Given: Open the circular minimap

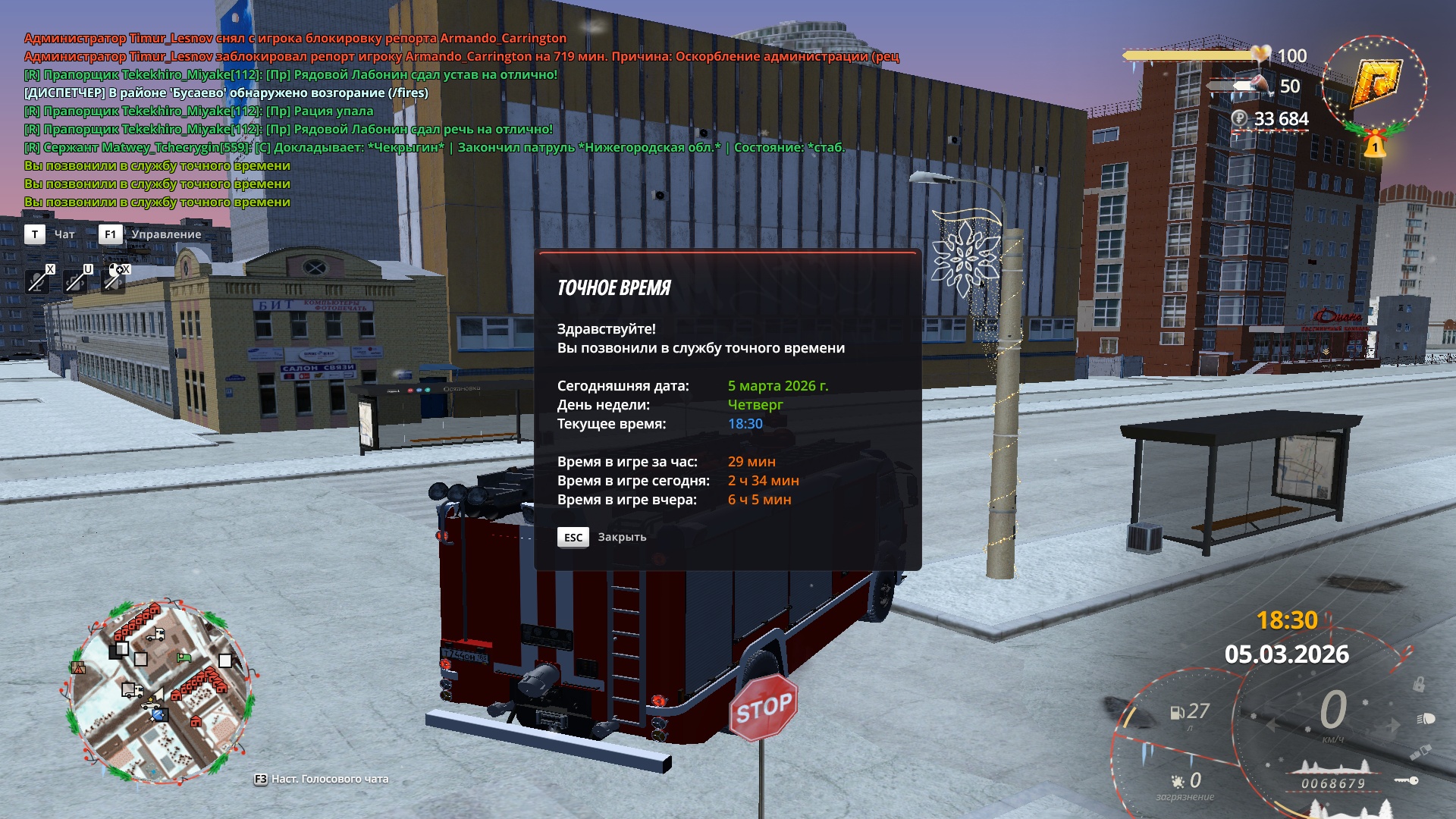Looking at the screenshot, I should [159, 692].
